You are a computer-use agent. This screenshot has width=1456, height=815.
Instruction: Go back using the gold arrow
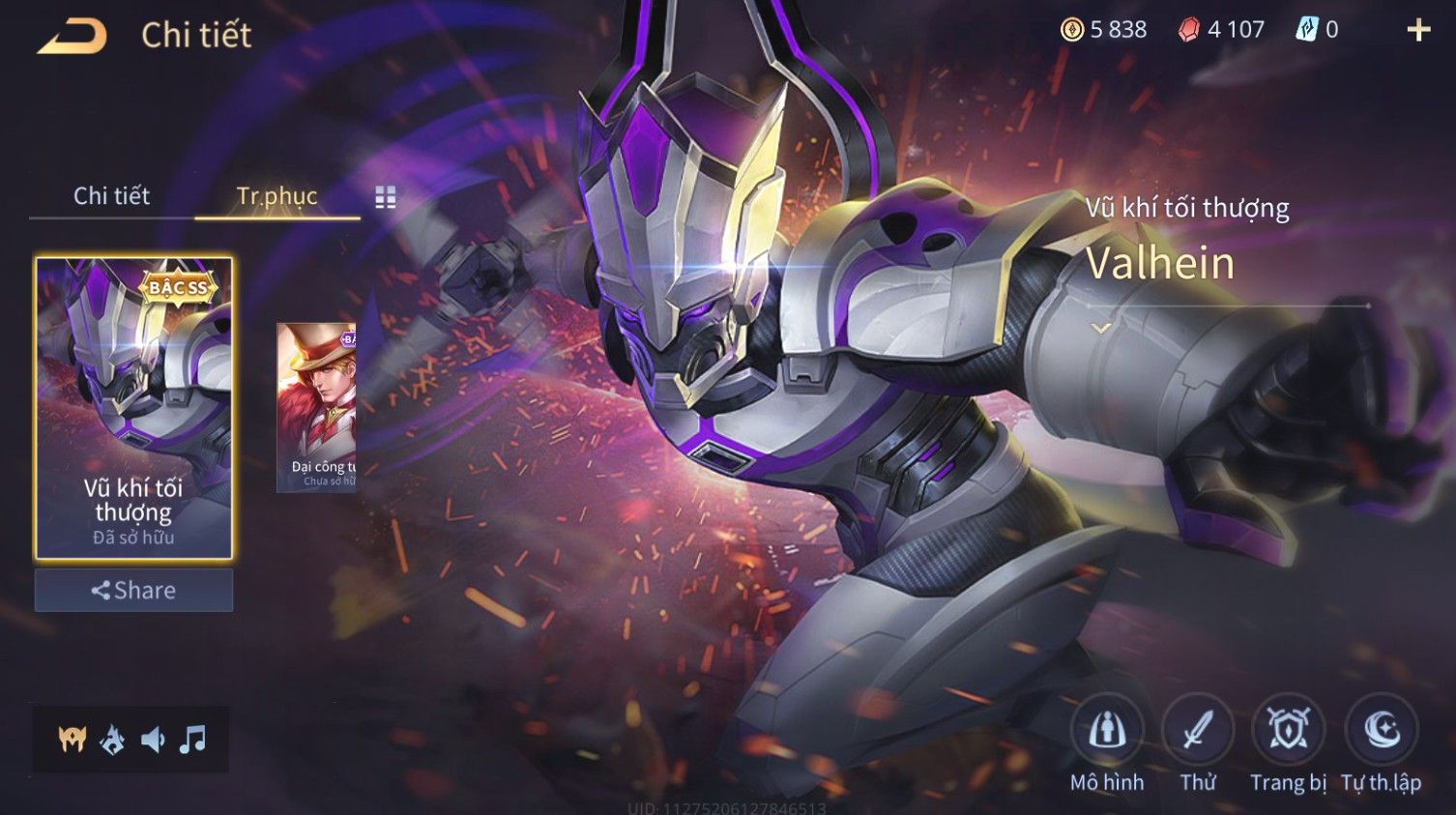tap(73, 37)
